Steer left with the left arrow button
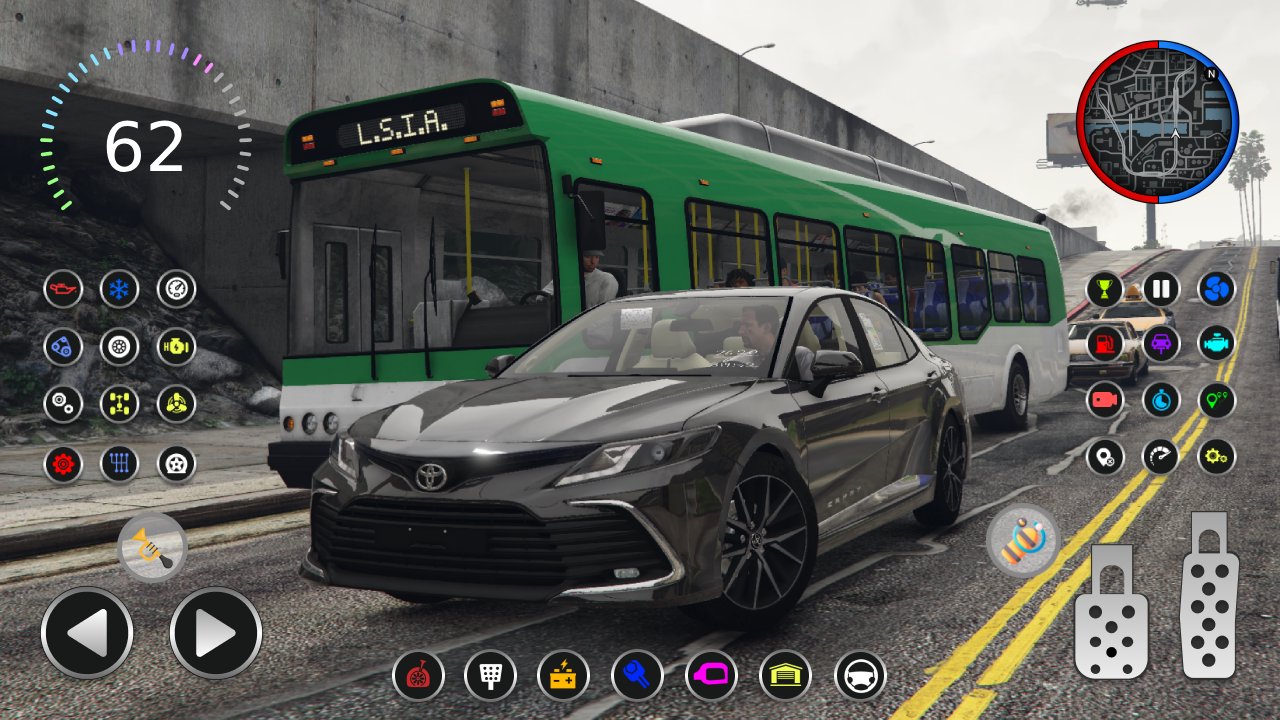Viewport: 1280px width, 720px height. (x=87, y=633)
